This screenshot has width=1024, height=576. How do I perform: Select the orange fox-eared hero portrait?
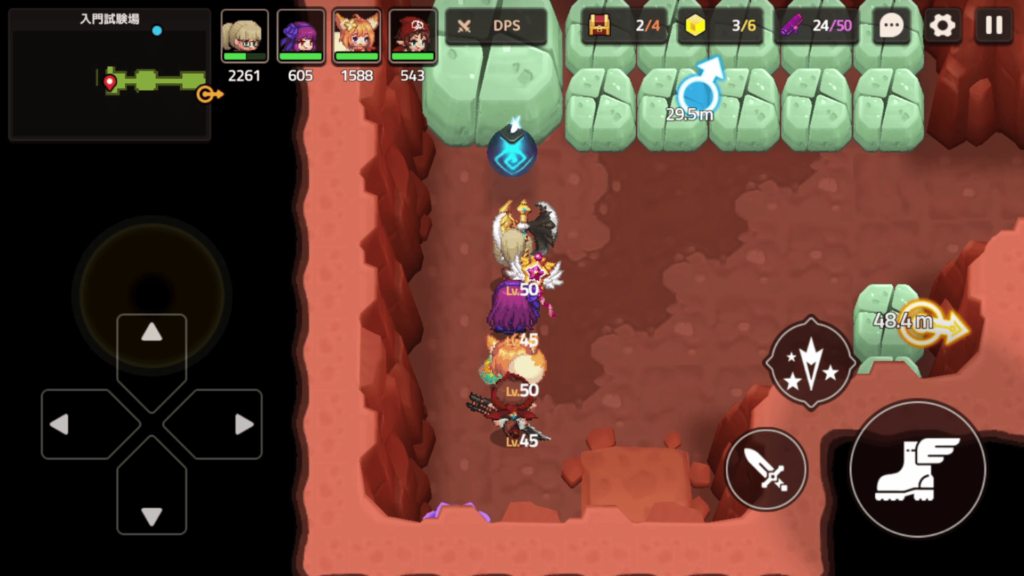tap(356, 38)
